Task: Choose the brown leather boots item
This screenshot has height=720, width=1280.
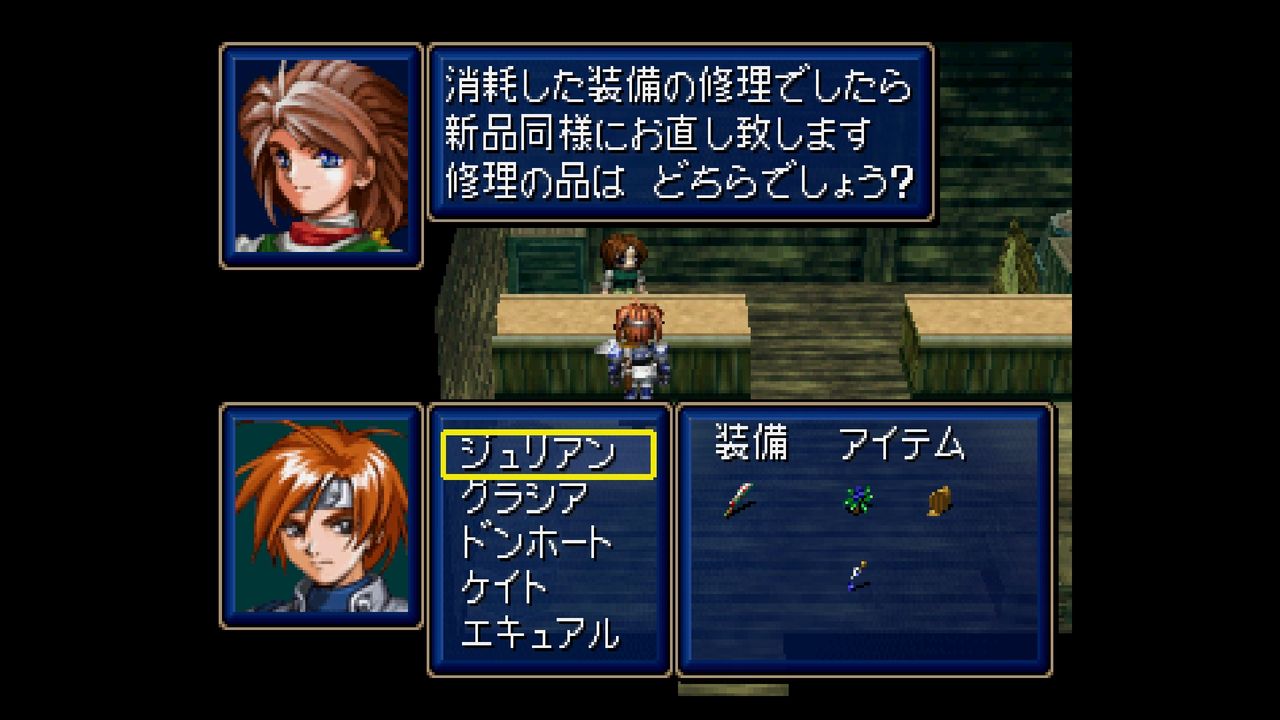Action: pyautogui.click(x=938, y=500)
